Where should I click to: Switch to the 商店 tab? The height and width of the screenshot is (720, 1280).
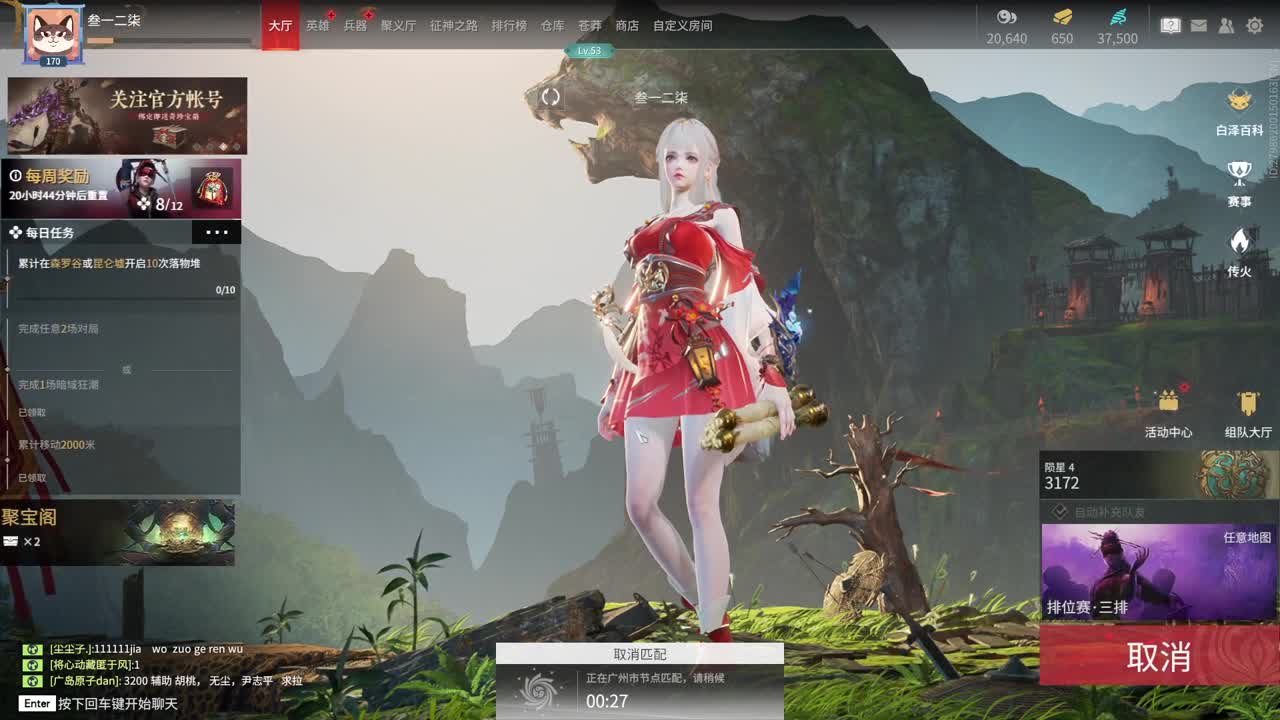click(x=626, y=26)
